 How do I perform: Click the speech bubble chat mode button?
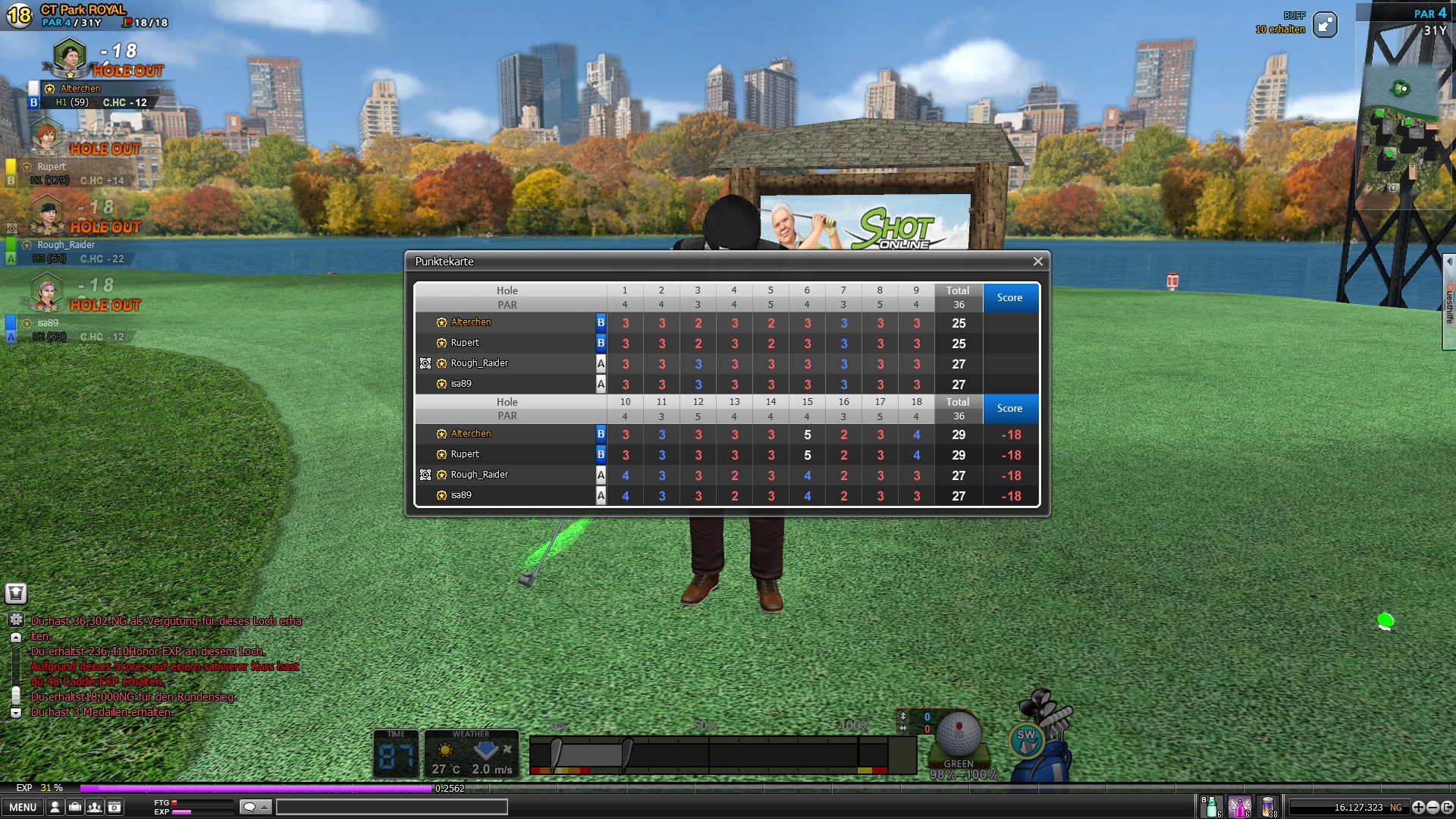click(x=254, y=808)
